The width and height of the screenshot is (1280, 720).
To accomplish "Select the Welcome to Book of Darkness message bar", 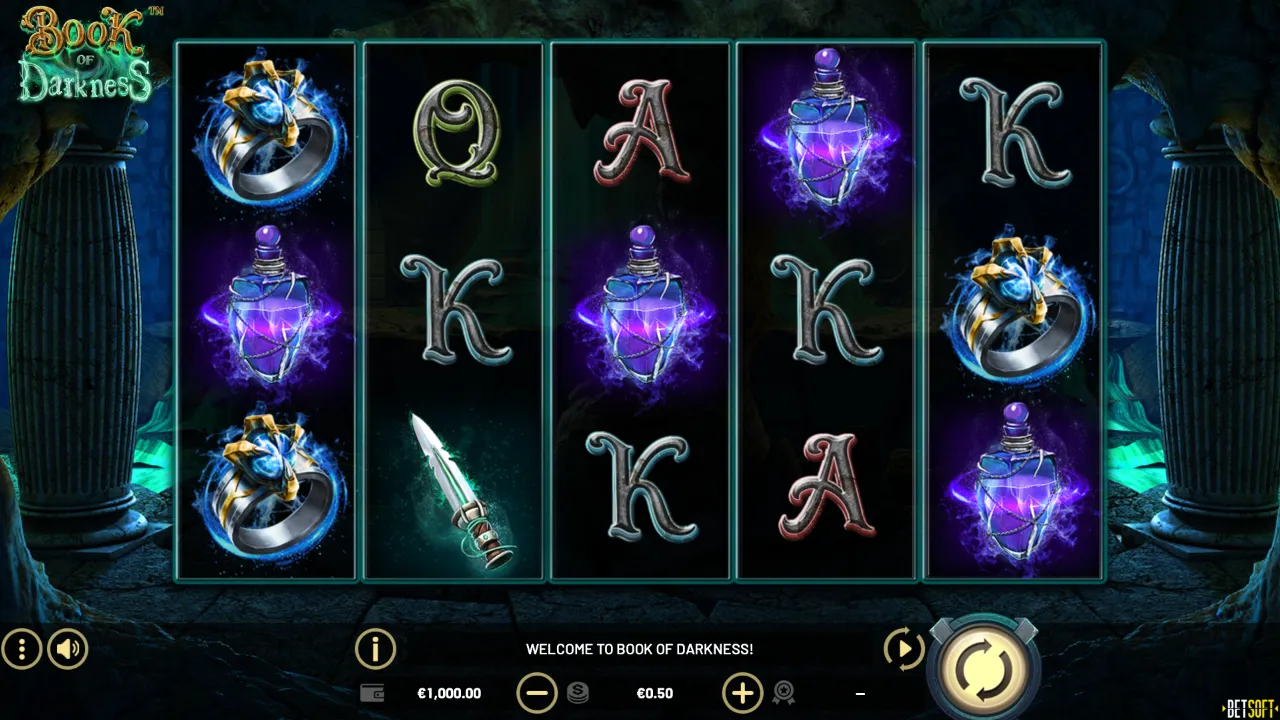I will [x=640, y=648].
